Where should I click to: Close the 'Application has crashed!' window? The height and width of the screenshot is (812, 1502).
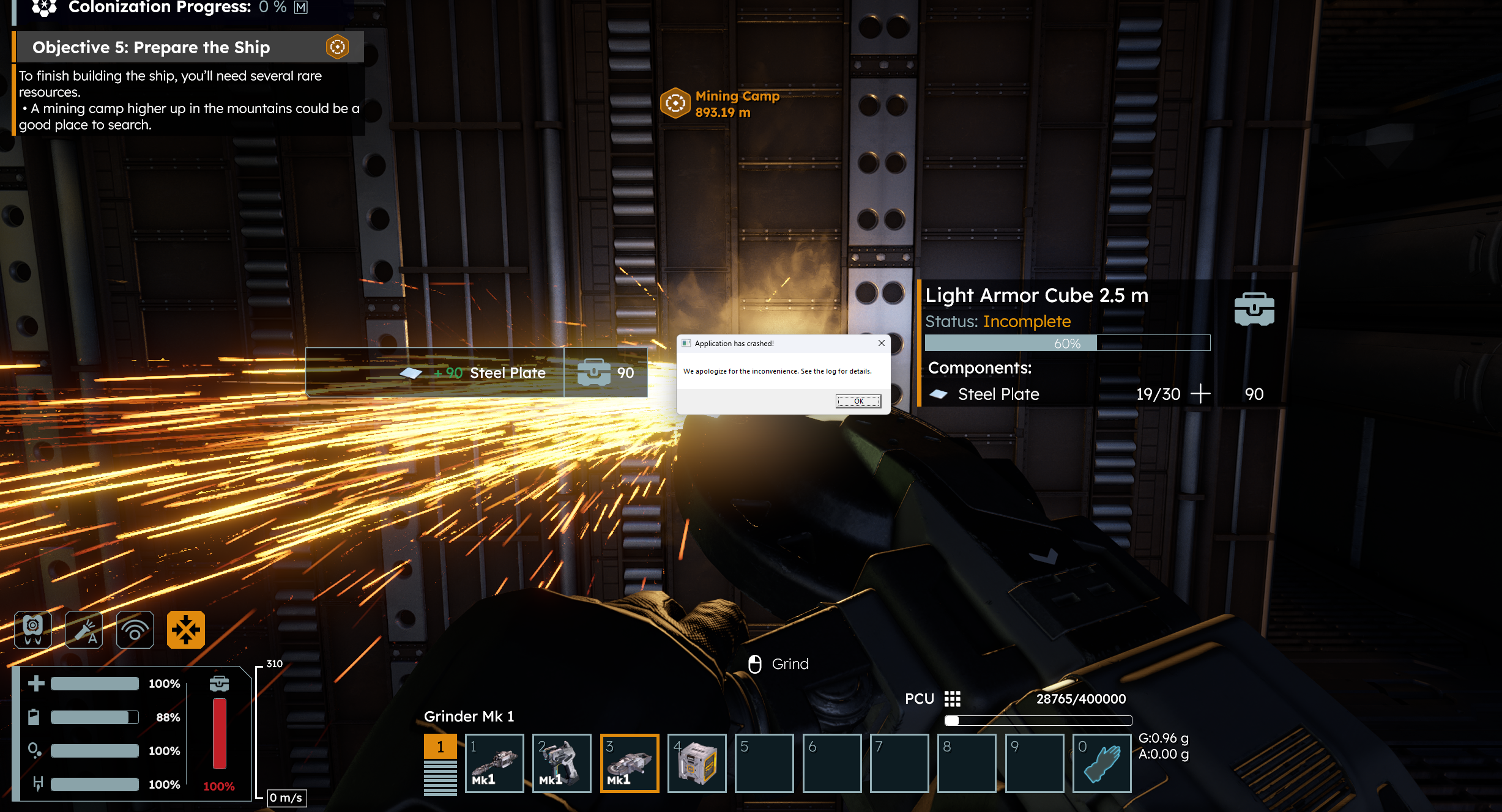pyautogui.click(x=881, y=343)
